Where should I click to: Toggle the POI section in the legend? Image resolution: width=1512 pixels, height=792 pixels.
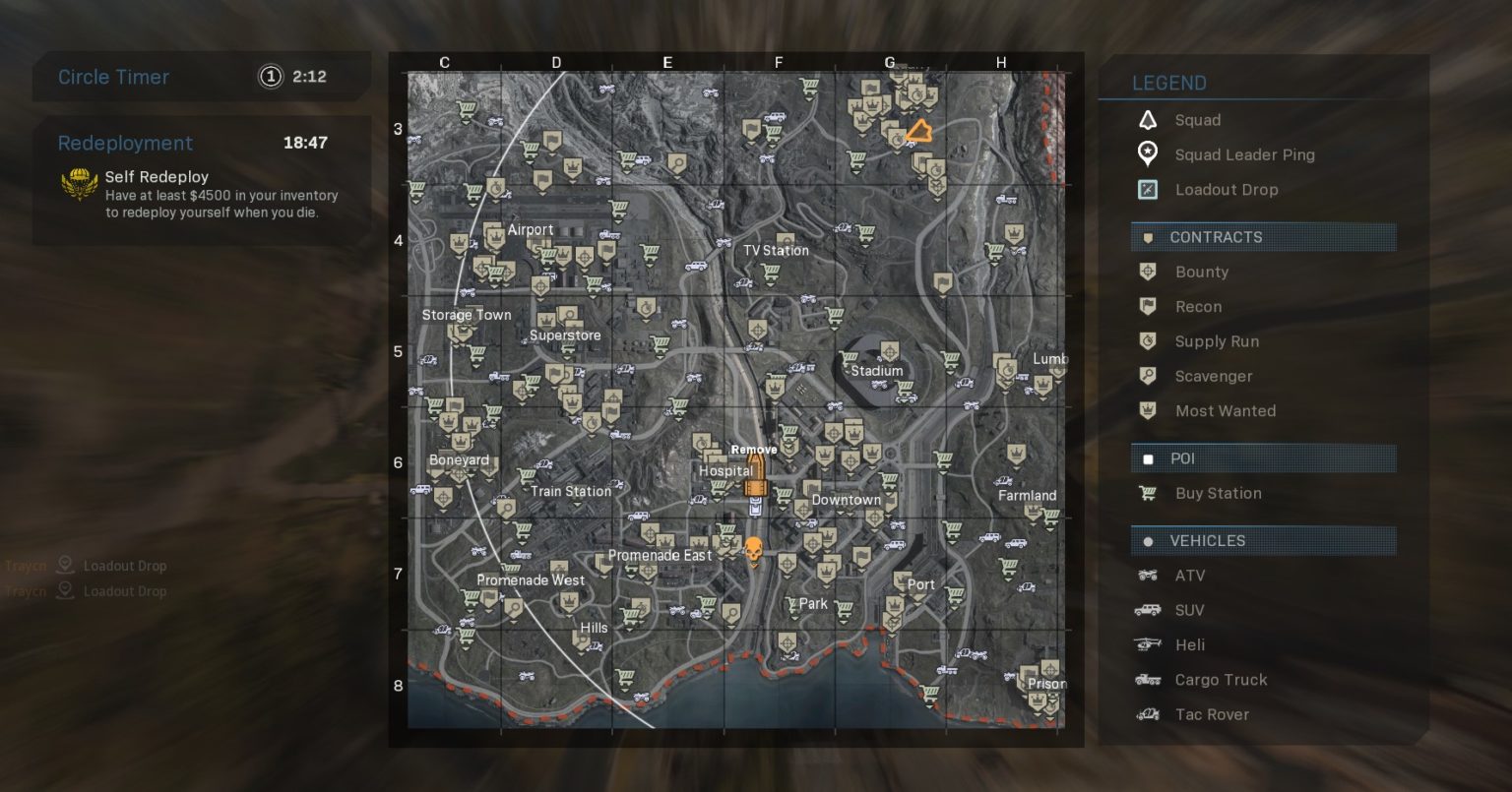point(1264,458)
